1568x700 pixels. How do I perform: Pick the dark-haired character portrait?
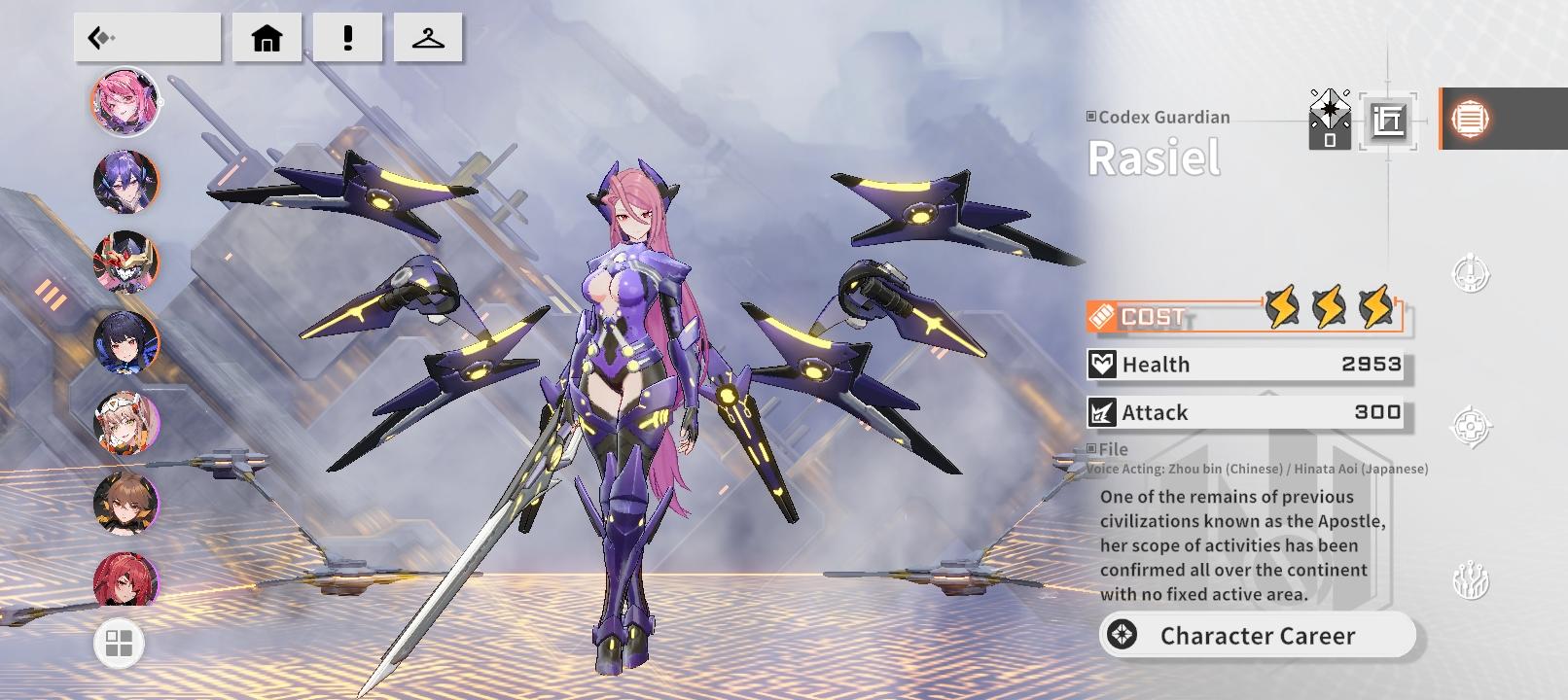tap(125, 343)
